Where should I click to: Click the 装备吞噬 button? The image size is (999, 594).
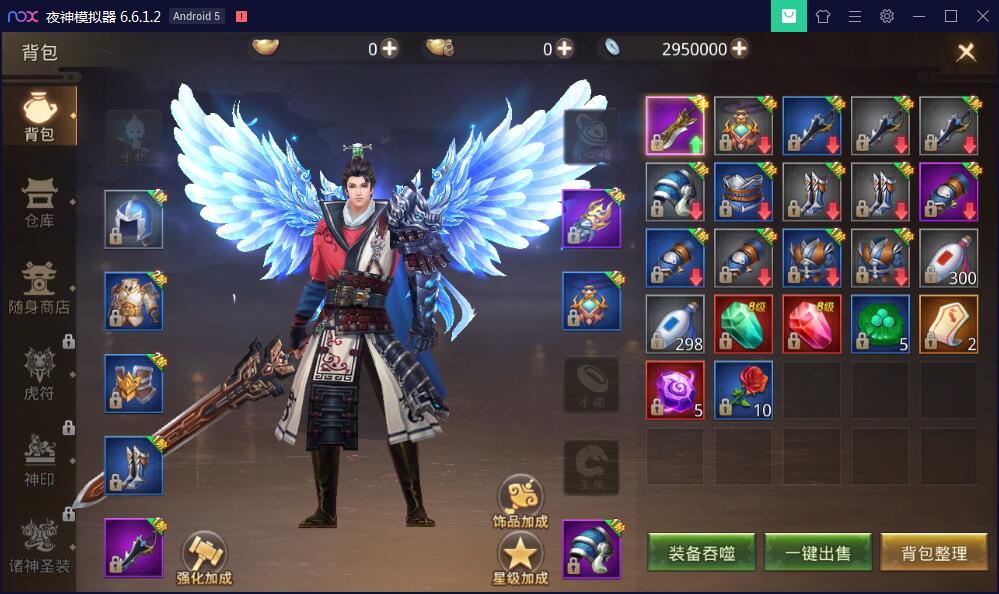pos(702,553)
